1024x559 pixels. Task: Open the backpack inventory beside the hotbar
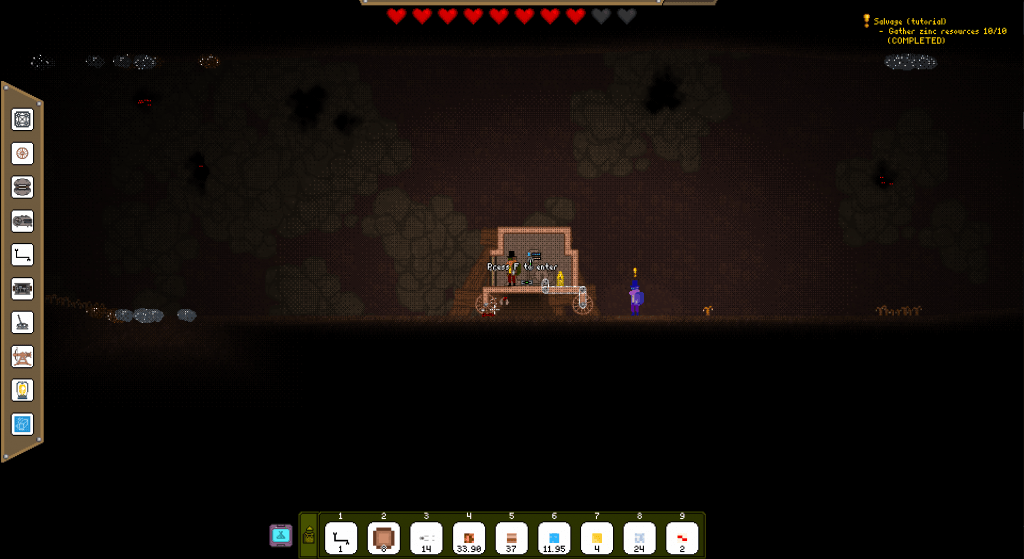coord(308,536)
